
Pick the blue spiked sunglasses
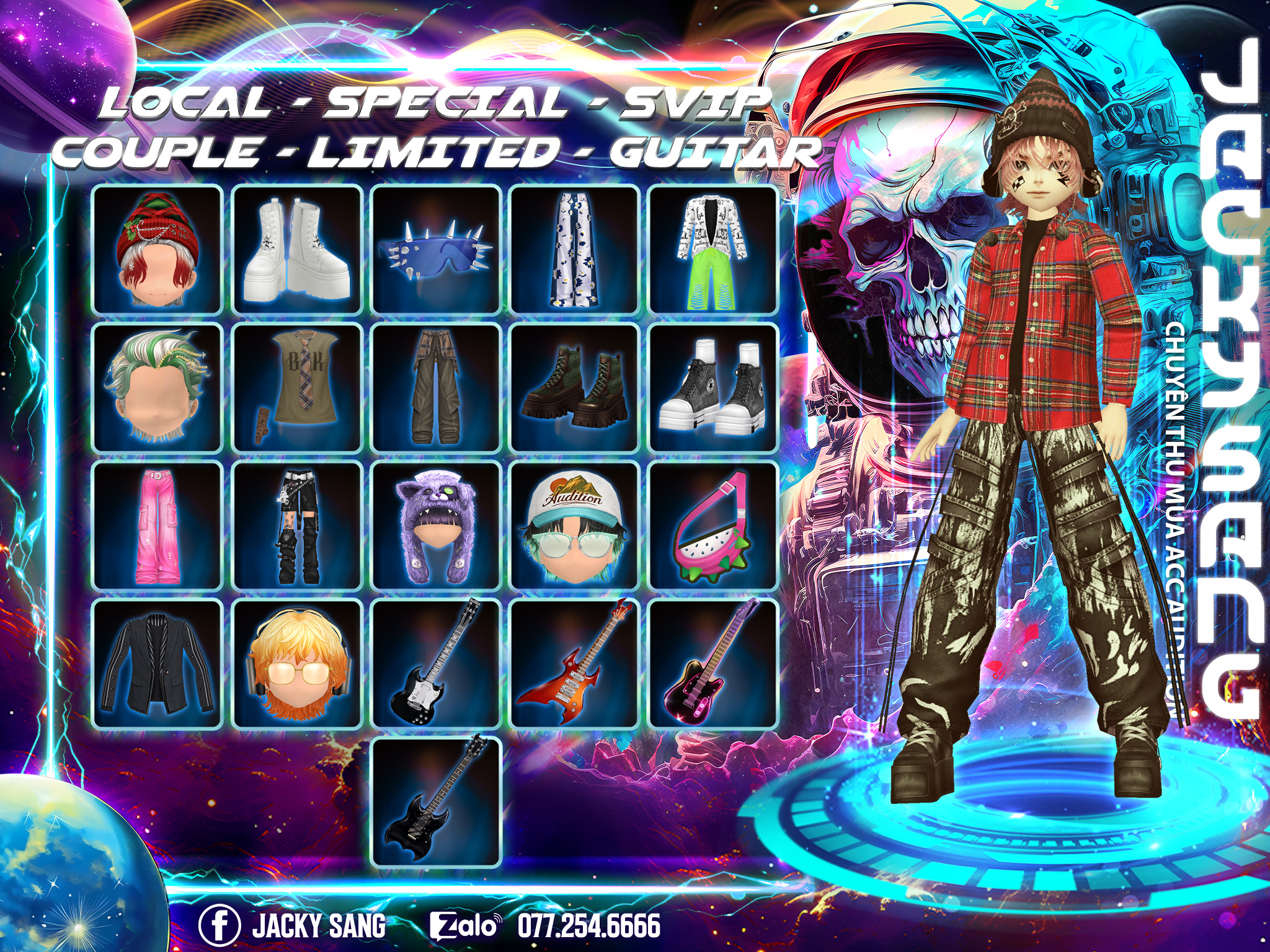[x=436, y=249]
